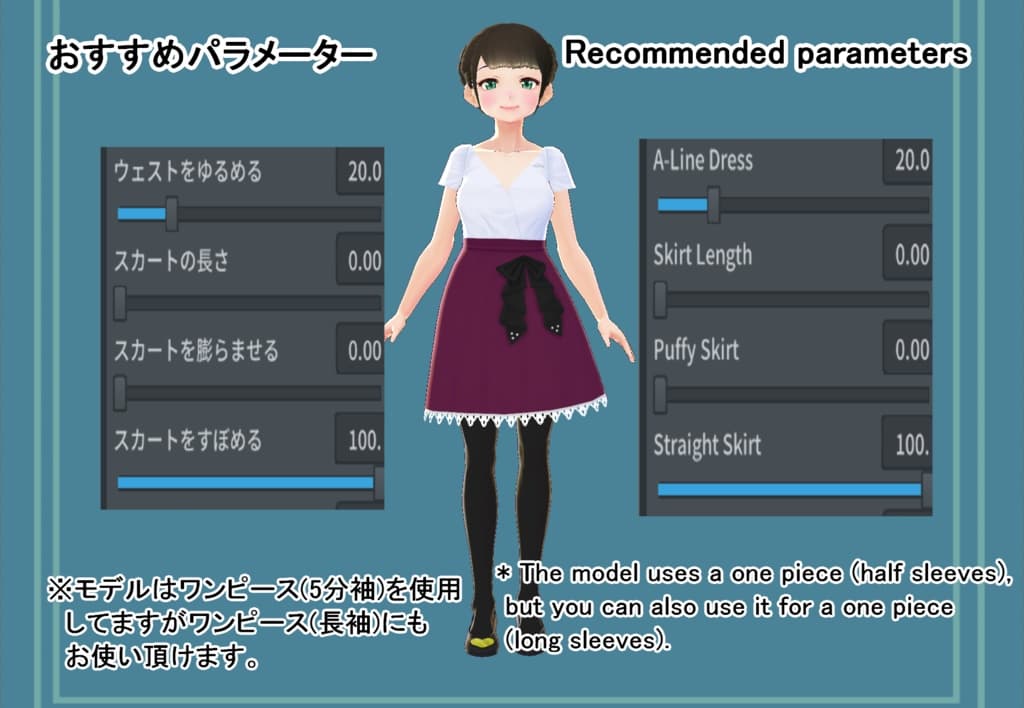
Task: Click the Straight Skirt slider track
Action: point(790,490)
